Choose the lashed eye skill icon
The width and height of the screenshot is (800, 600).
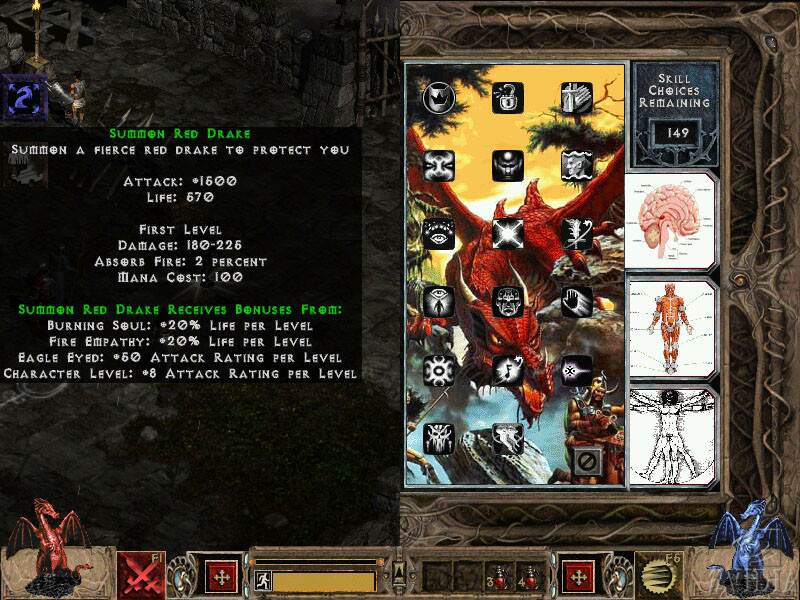(440, 233)
